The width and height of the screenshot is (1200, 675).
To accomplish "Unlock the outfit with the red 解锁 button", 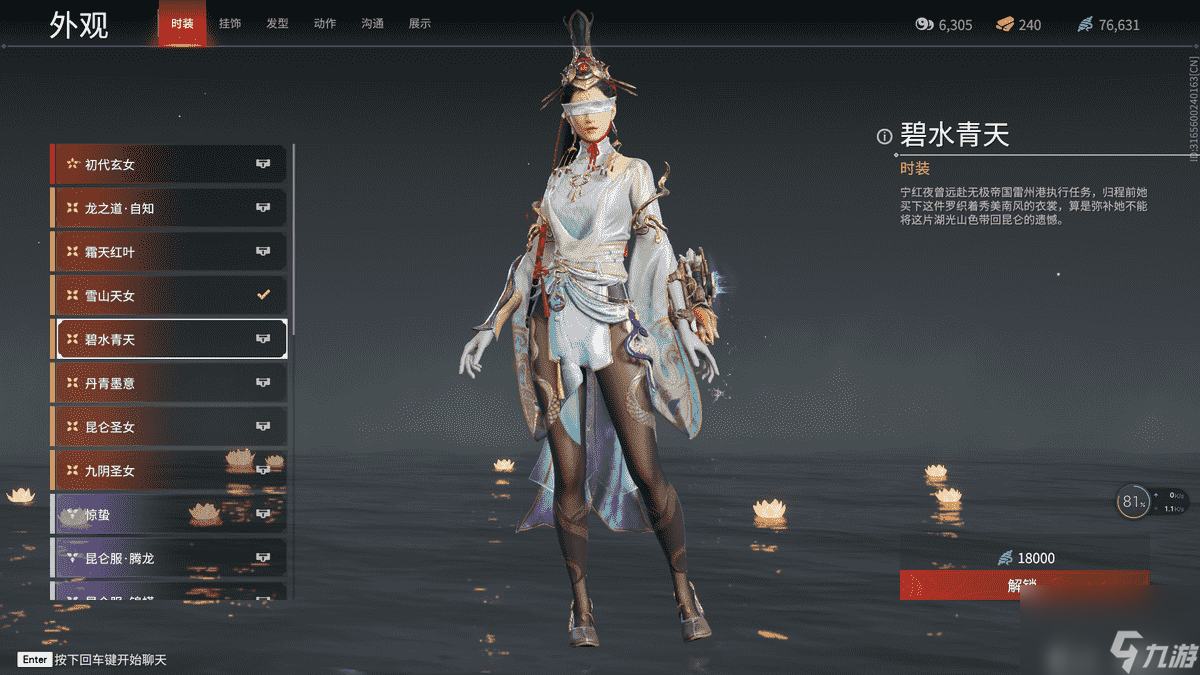I will (x=1024, y=585).
